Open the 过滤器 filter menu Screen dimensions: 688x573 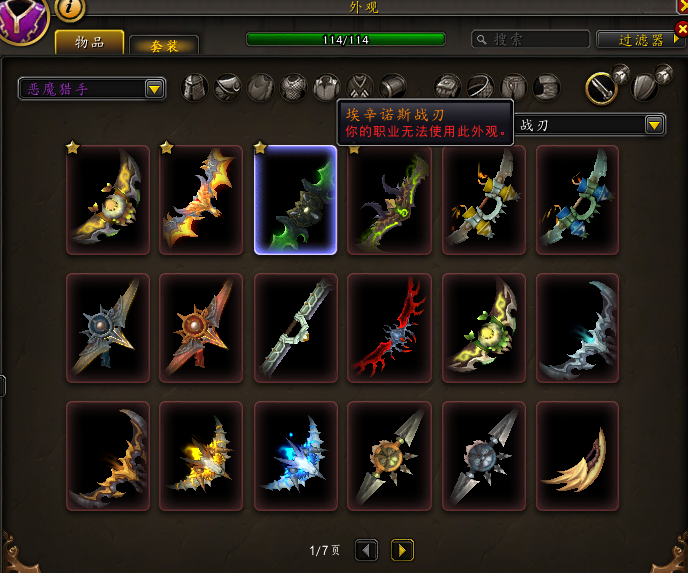tap(642, 40)
